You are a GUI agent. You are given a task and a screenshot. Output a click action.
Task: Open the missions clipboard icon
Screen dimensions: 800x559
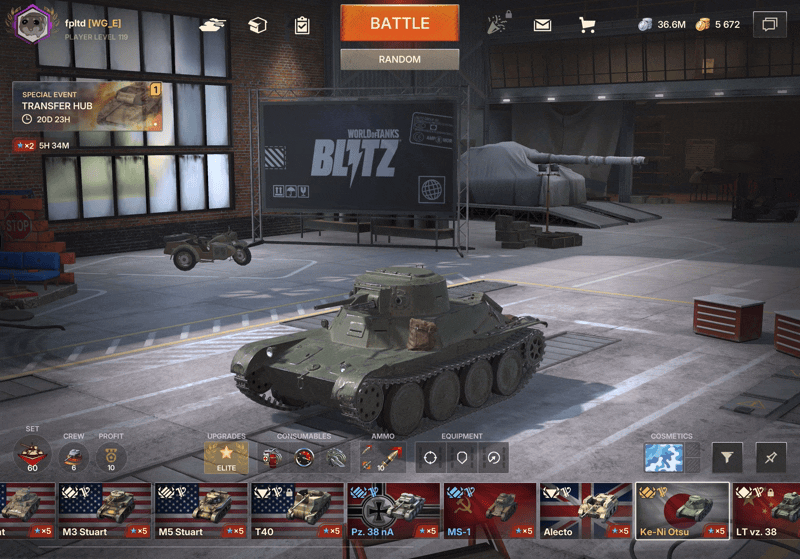302,25
